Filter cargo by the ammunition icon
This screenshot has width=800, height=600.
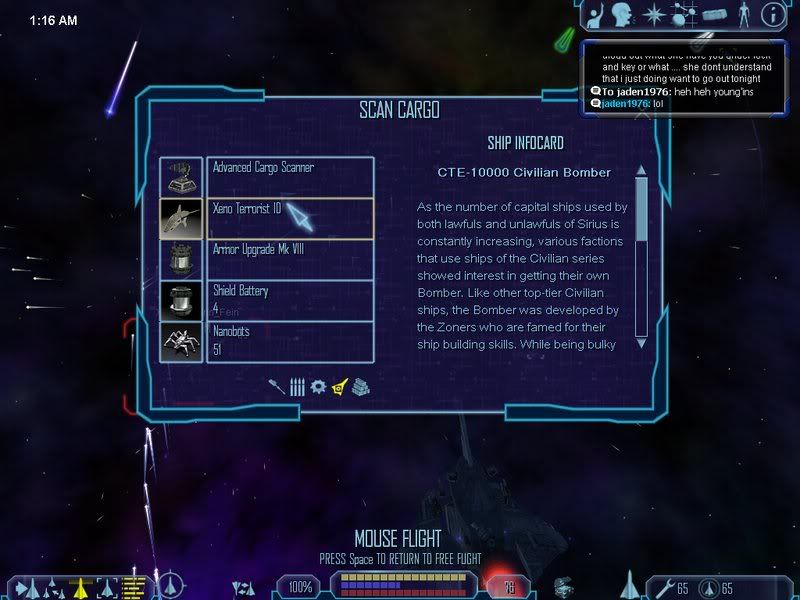297,386
